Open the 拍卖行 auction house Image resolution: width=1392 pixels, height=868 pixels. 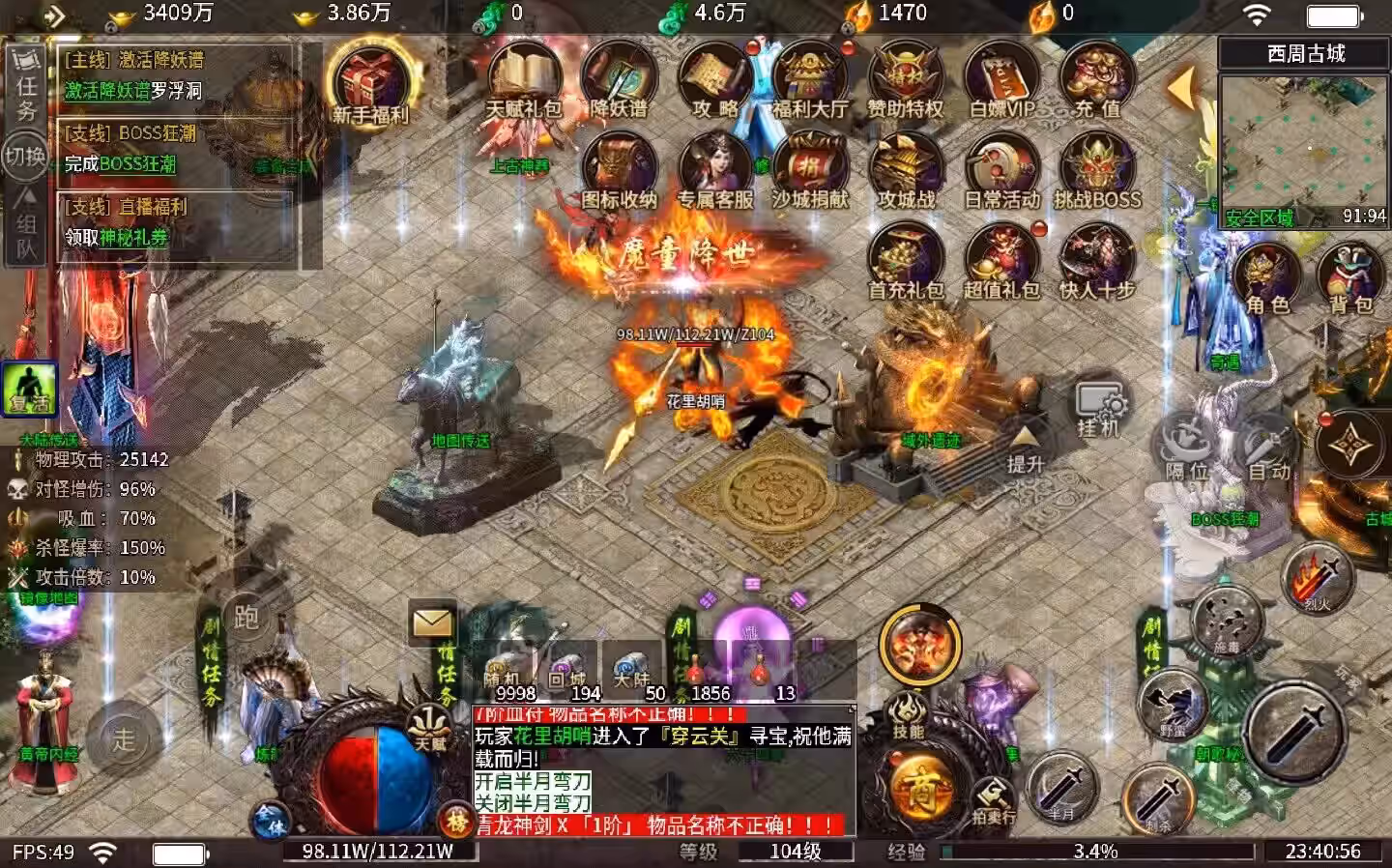pos(995,801)
